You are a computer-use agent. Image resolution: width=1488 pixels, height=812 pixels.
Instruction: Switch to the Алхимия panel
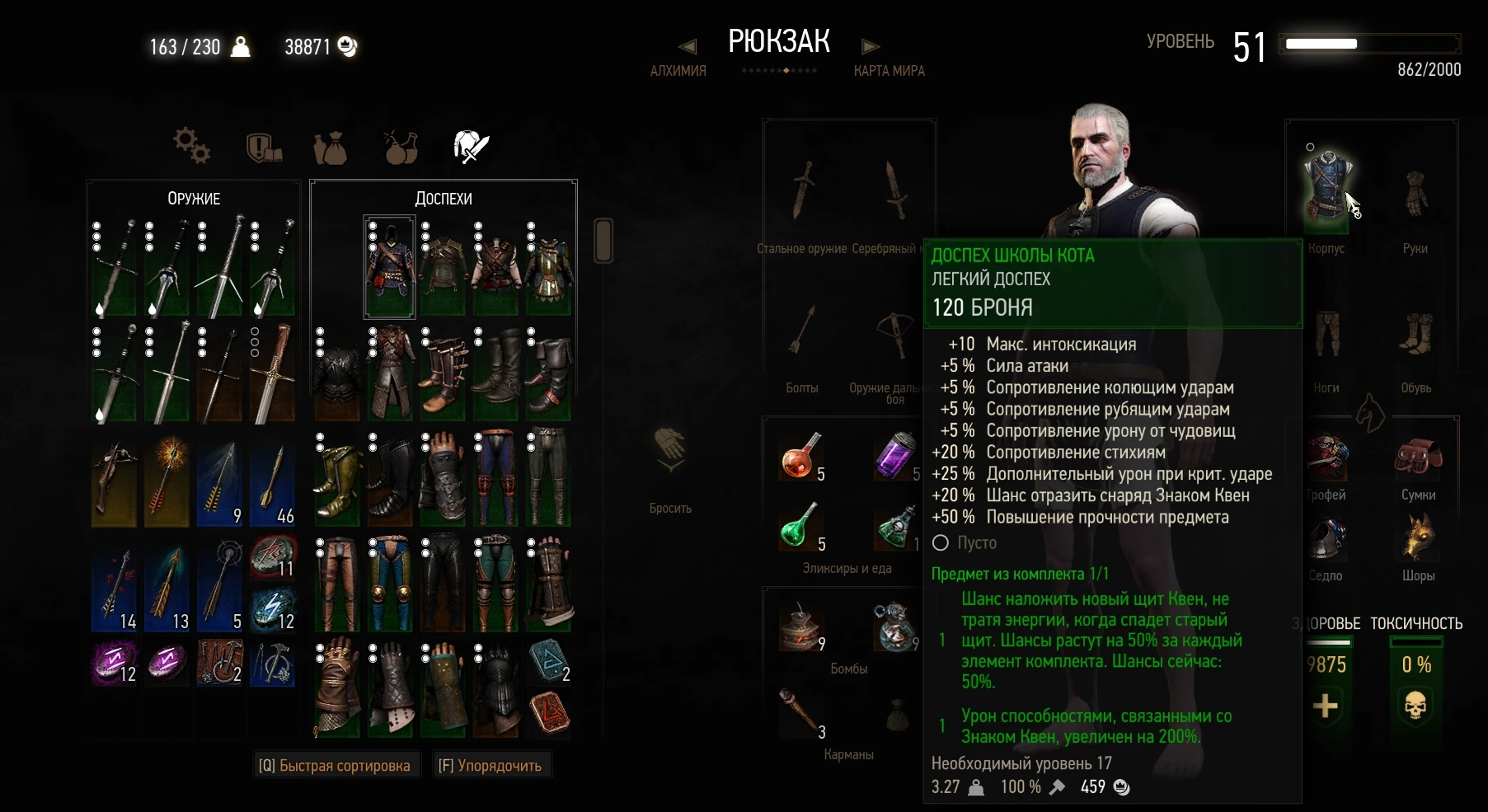(677, 71)
